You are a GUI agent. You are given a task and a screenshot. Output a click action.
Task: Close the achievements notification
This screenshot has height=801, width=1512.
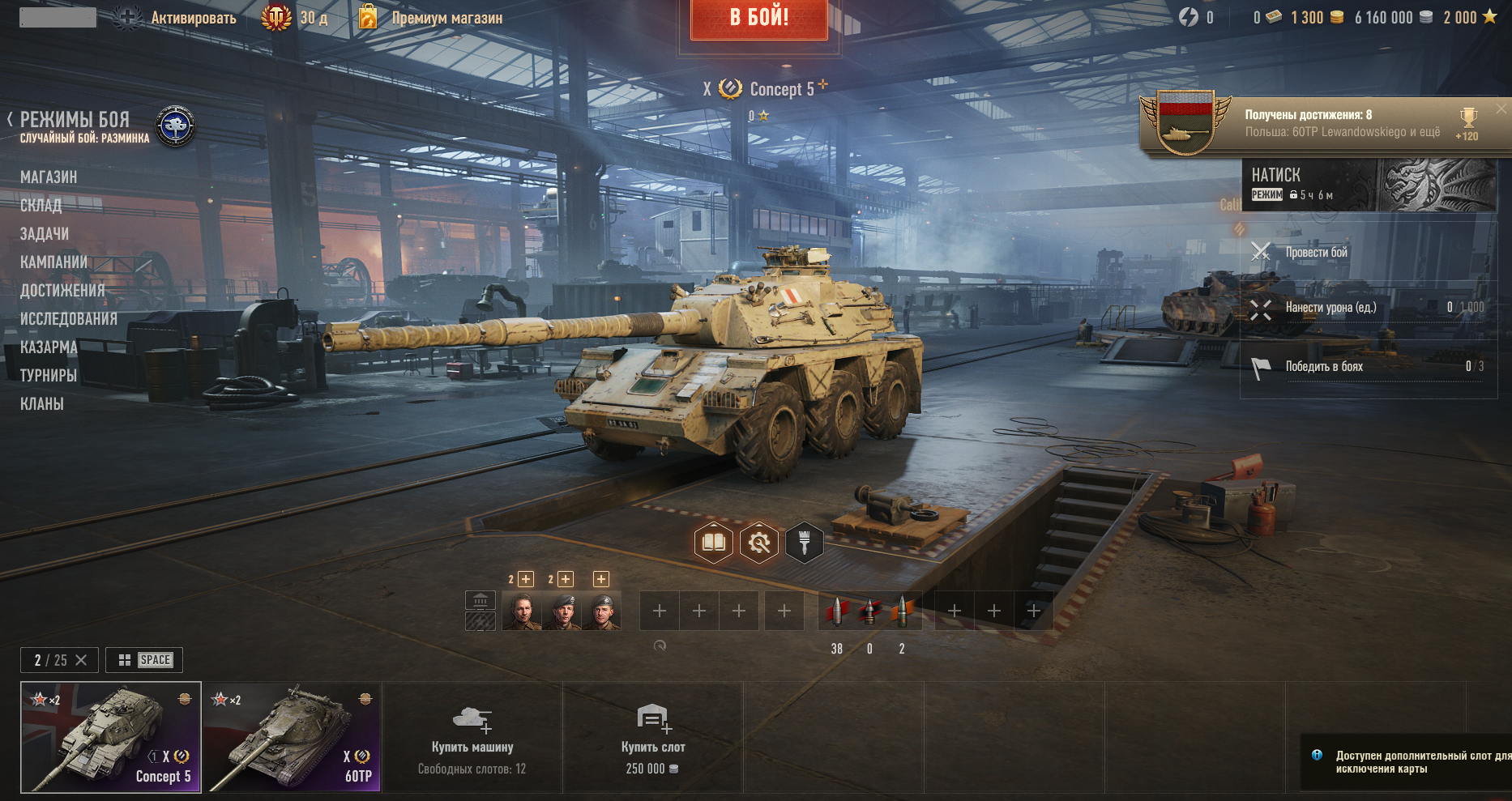(1501, 109)
